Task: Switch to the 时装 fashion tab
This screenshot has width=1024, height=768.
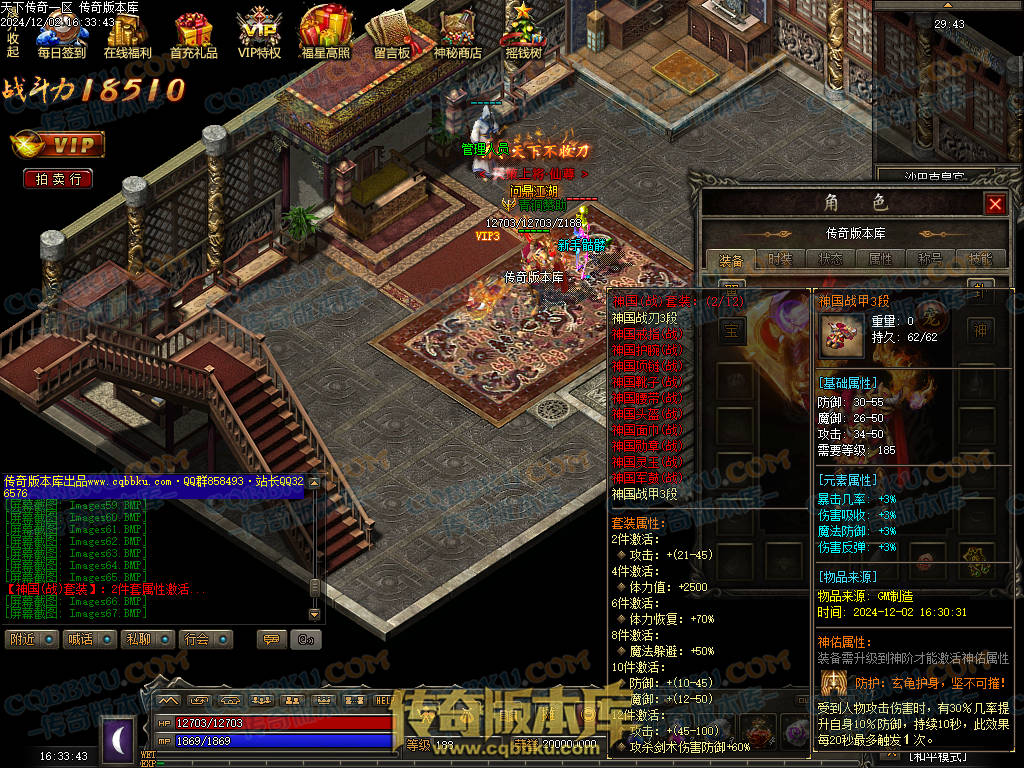Action: point(781,259)
